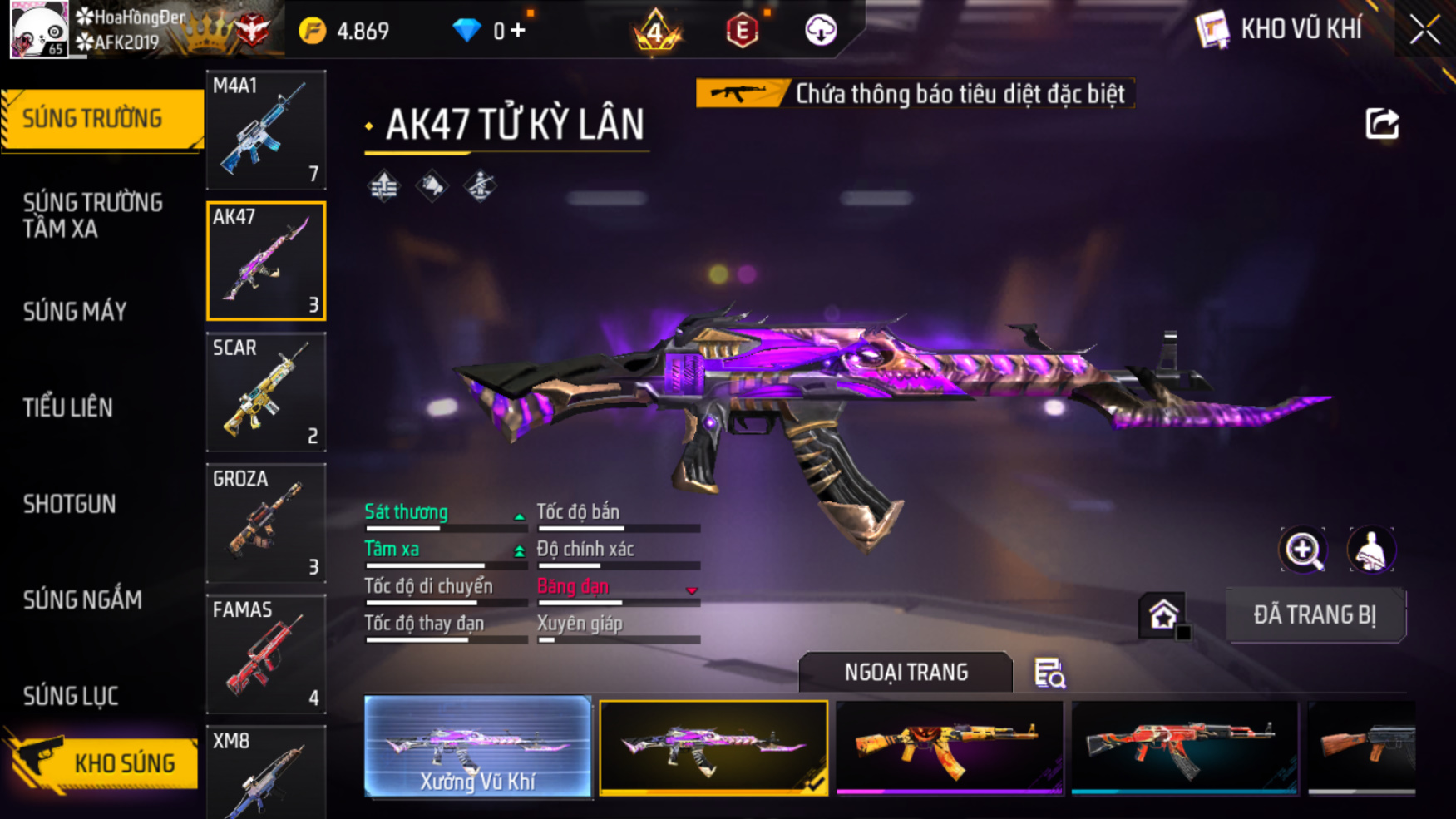Switch to Súng Trường Tầm Xa category
The image size is (1456, 819).
tap(93, 215)
